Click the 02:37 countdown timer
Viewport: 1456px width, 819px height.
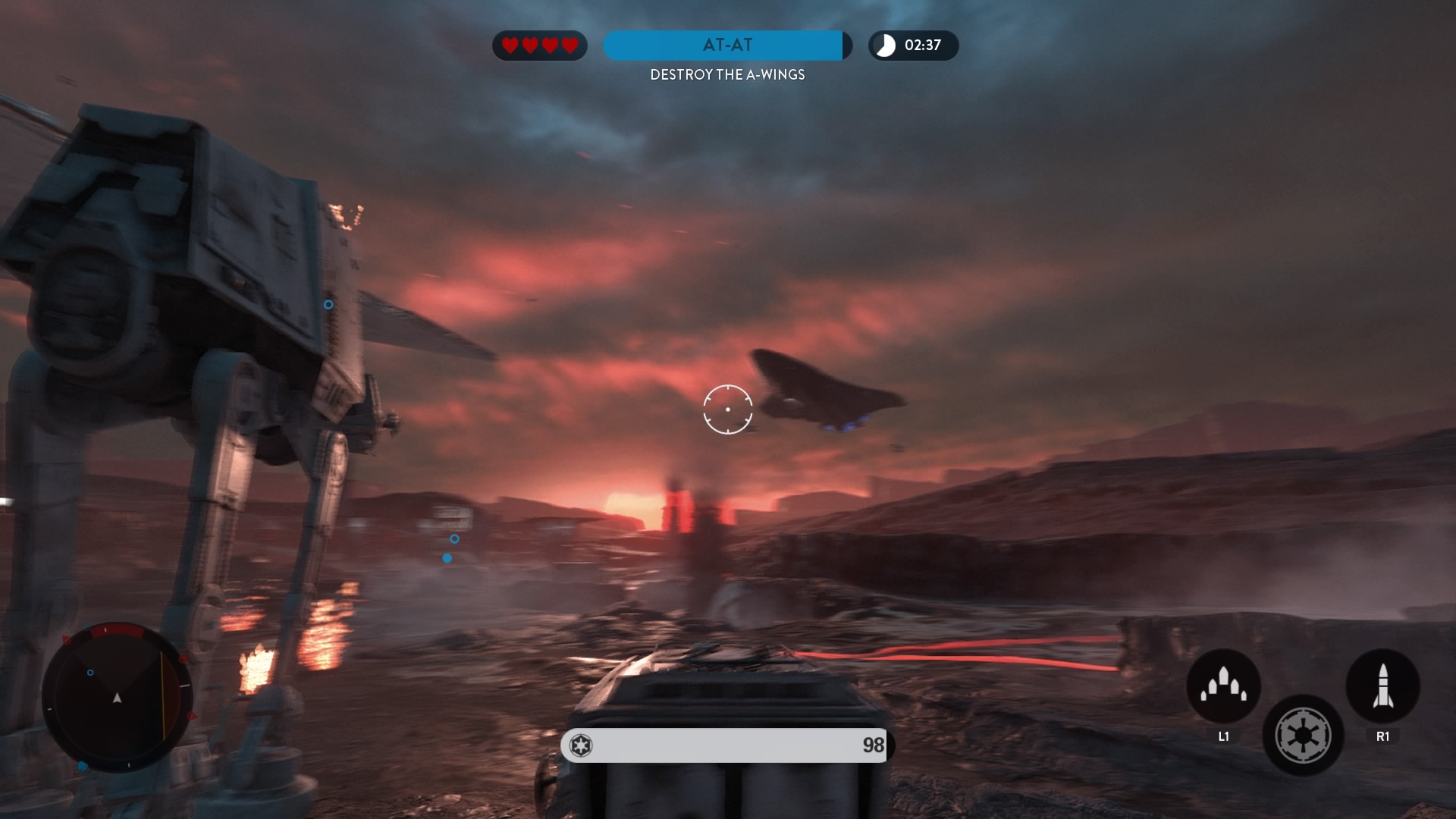(x=922, y=45)
